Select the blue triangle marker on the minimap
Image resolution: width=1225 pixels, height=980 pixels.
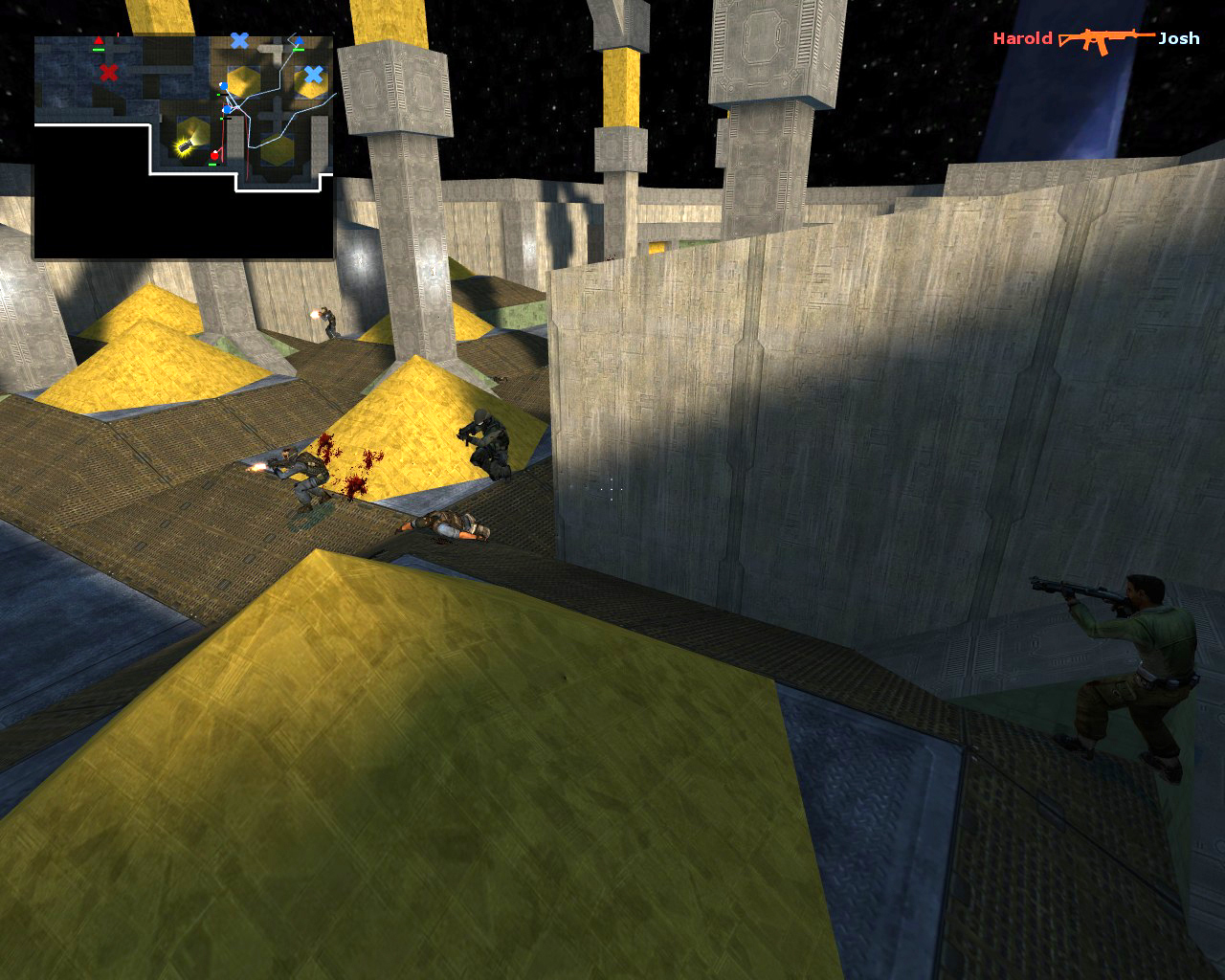pyautogui.click(x=300, y=41)
